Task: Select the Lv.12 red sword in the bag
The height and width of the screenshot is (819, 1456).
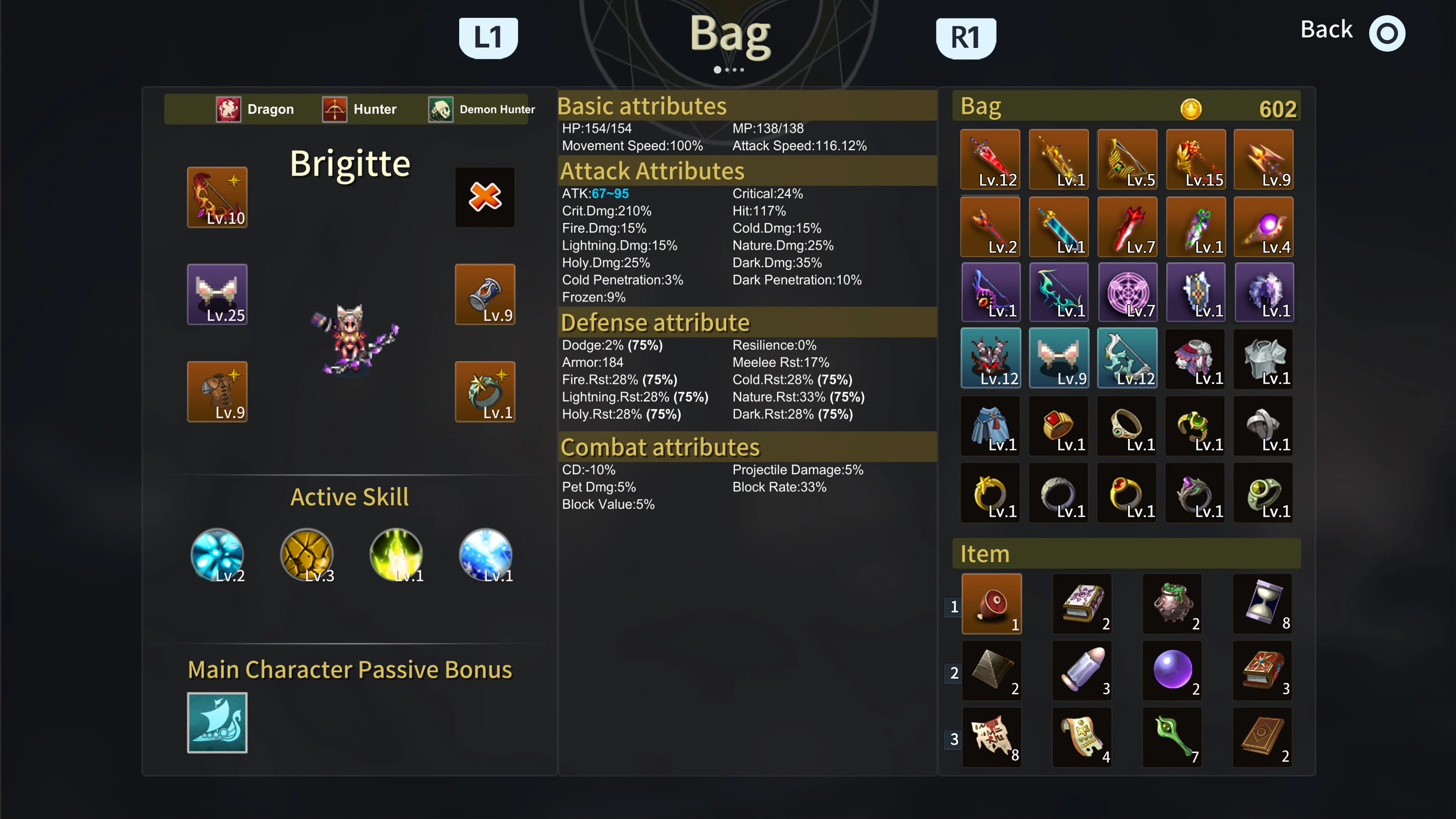Action: (x=990, y=159)
